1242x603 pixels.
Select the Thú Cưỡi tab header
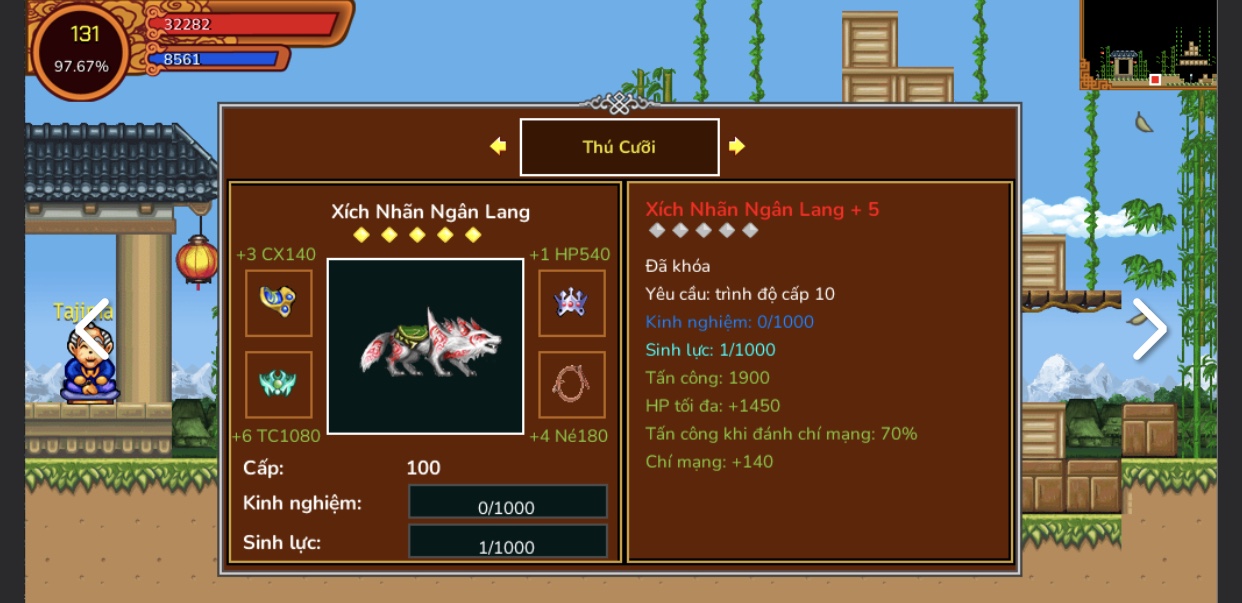pyautogui.click(x=619, y=147)
